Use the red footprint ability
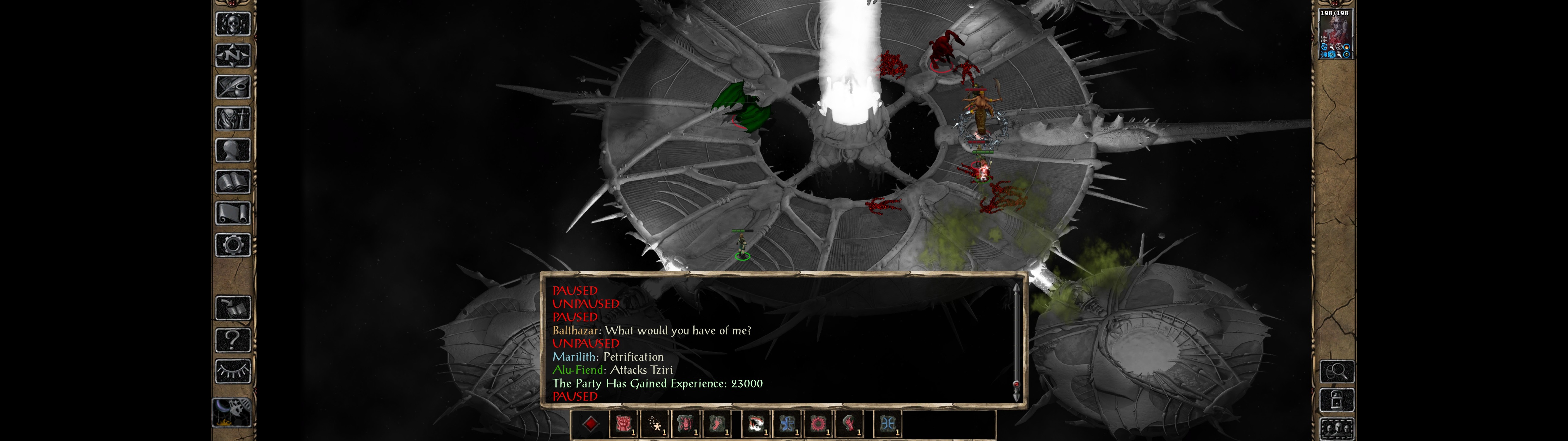This screenshot has width=1568, height=441. click(x=717, y=424)
